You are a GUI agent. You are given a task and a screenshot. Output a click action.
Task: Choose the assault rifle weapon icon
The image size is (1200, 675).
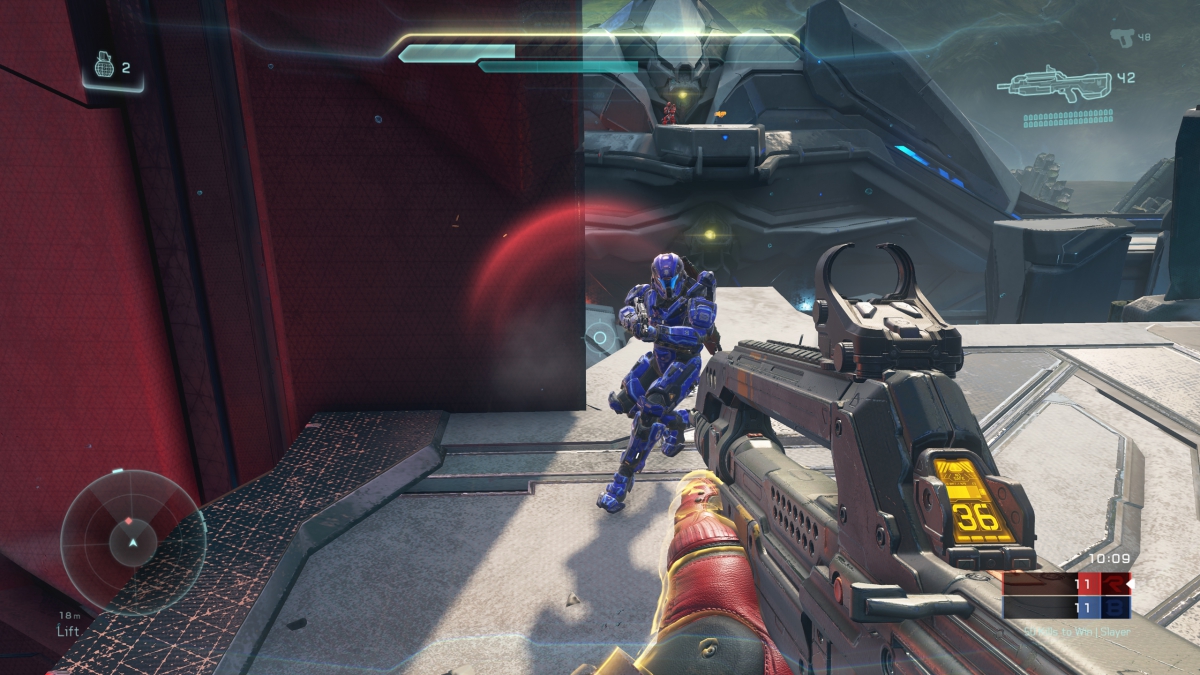point(1056,84)
